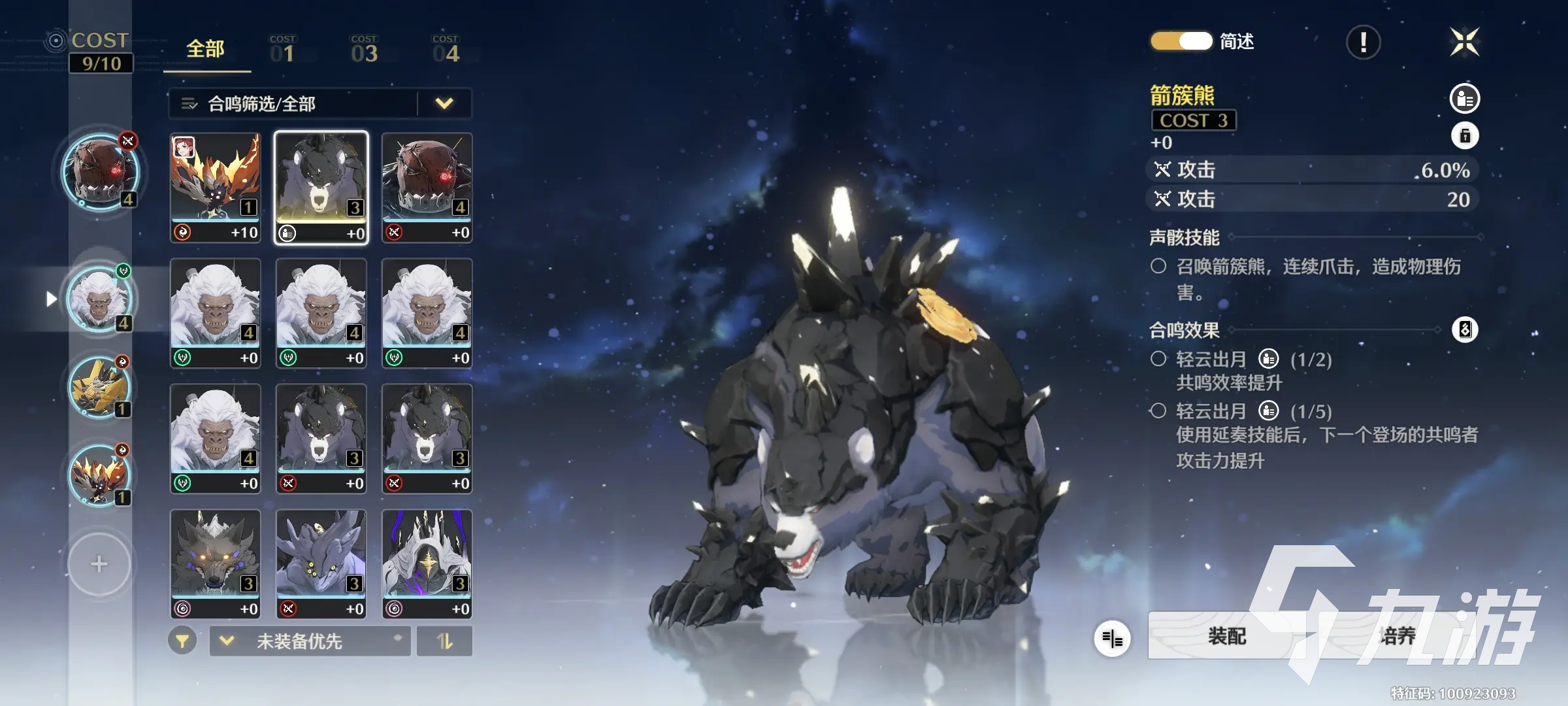This screenshot has width=1568, height=706.
Task: Click the empty plus echo slot
Action: [x=99, y=563]
